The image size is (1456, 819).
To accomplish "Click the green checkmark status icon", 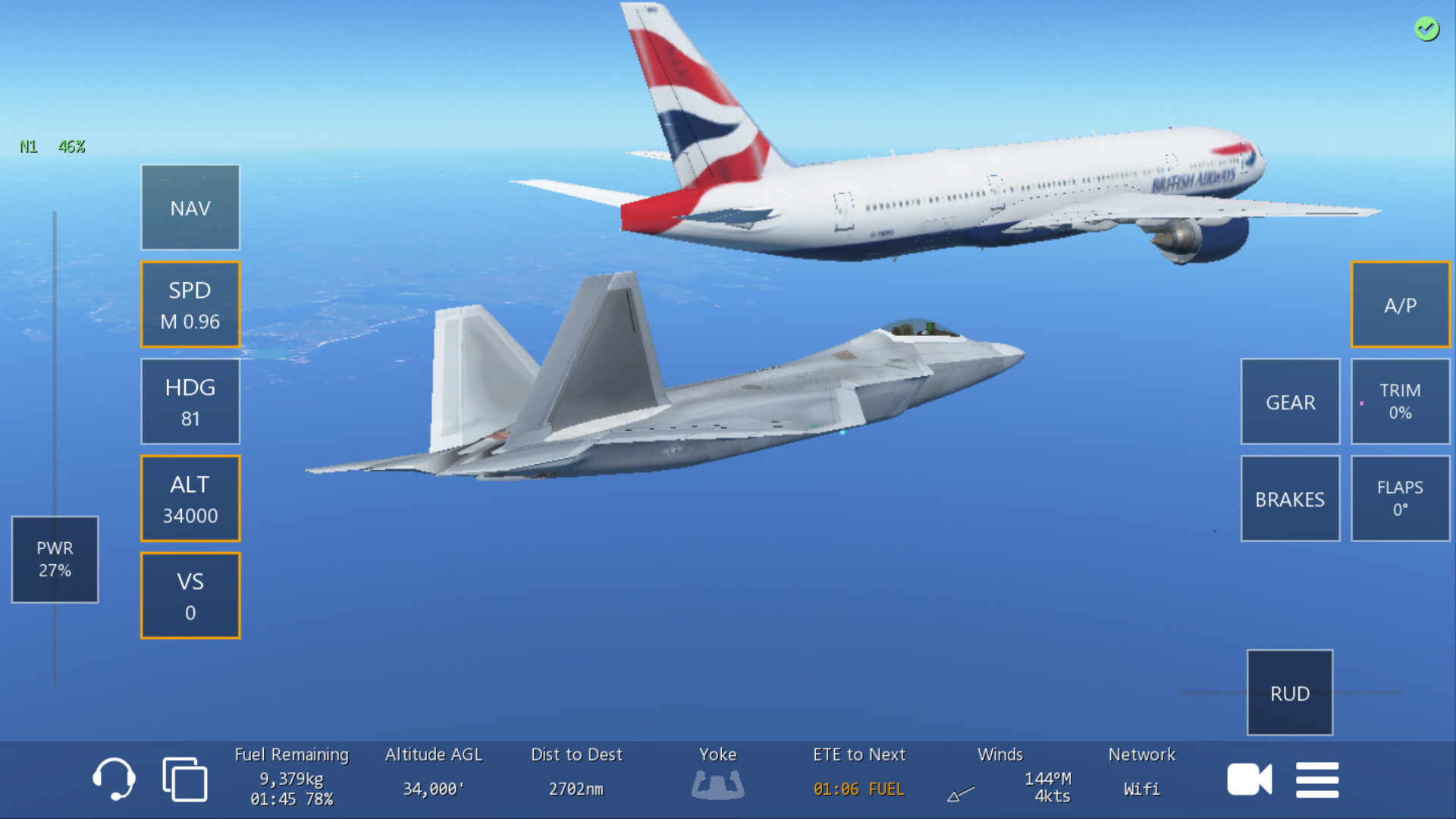I will pos(1426,29).
